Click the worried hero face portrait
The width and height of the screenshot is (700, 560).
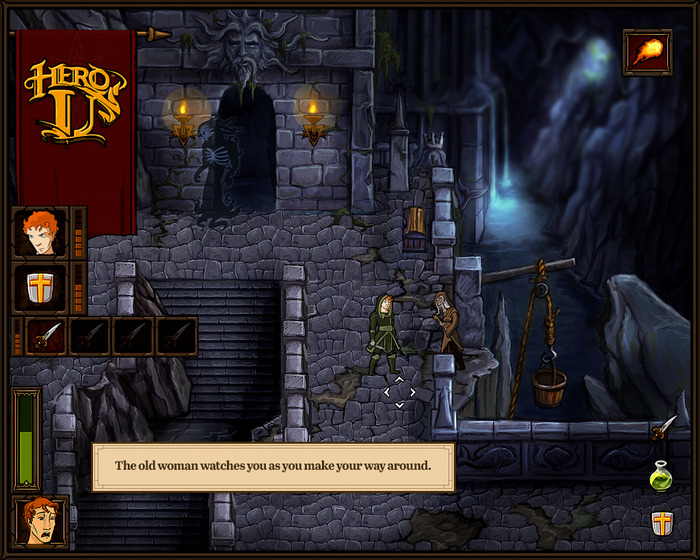coord(40,520)
